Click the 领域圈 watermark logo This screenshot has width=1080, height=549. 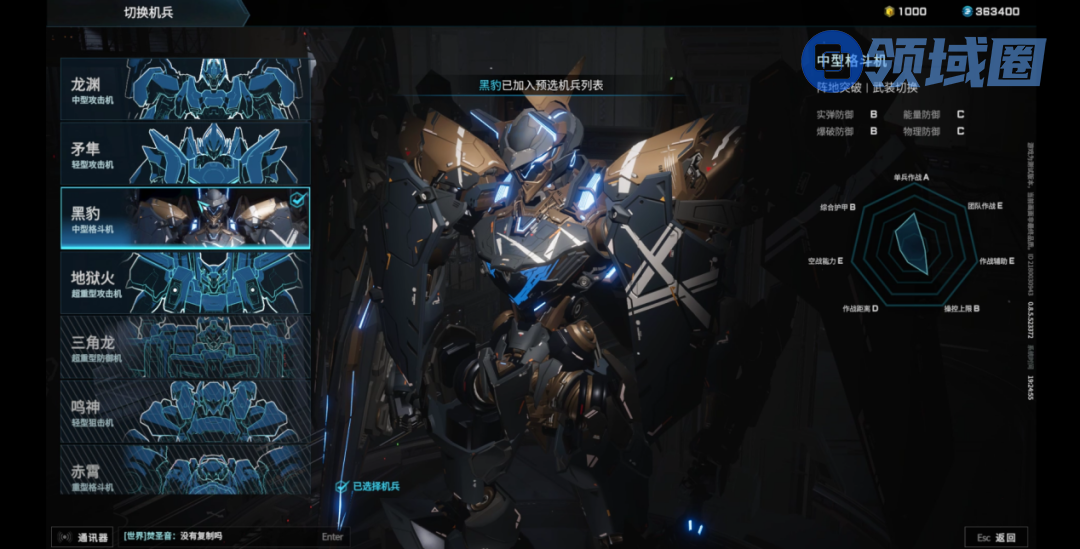point(925,62)
